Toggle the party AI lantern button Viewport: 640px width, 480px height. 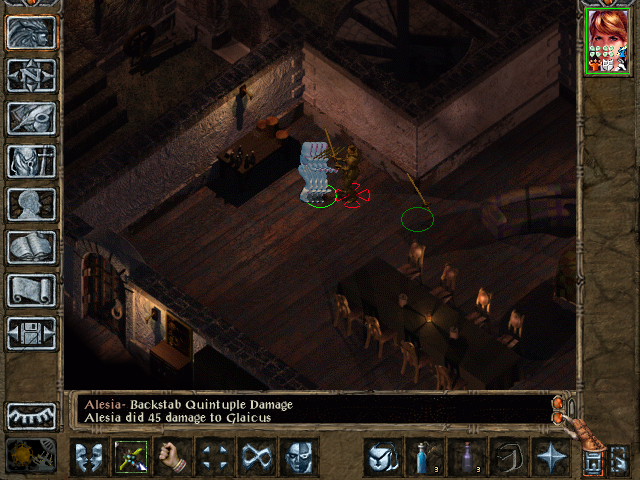(x=594, y=461)
